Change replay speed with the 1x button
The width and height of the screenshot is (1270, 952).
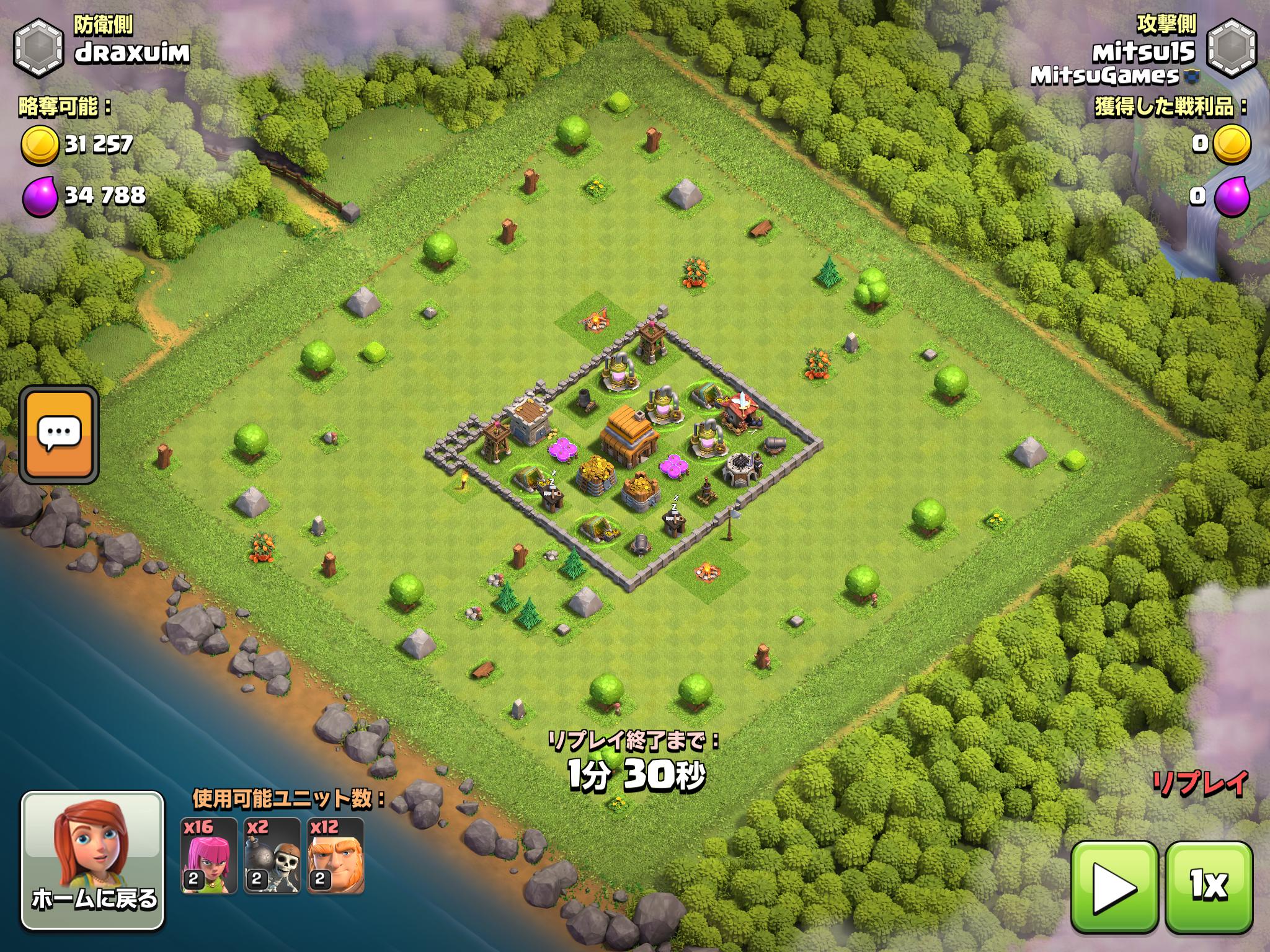tap(1209, 887)
